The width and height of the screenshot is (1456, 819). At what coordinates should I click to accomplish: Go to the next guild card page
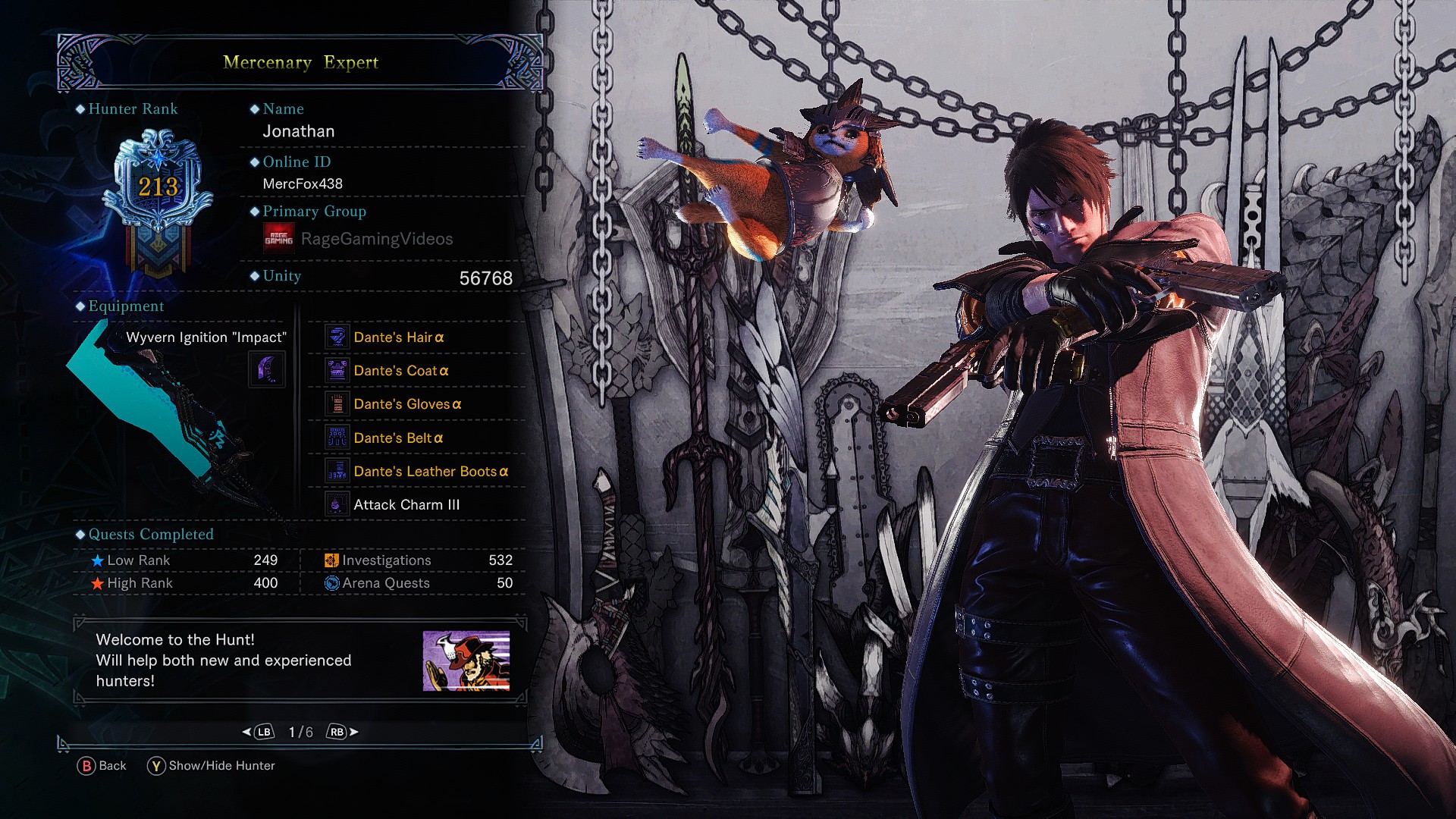click(x=342, y=732)
